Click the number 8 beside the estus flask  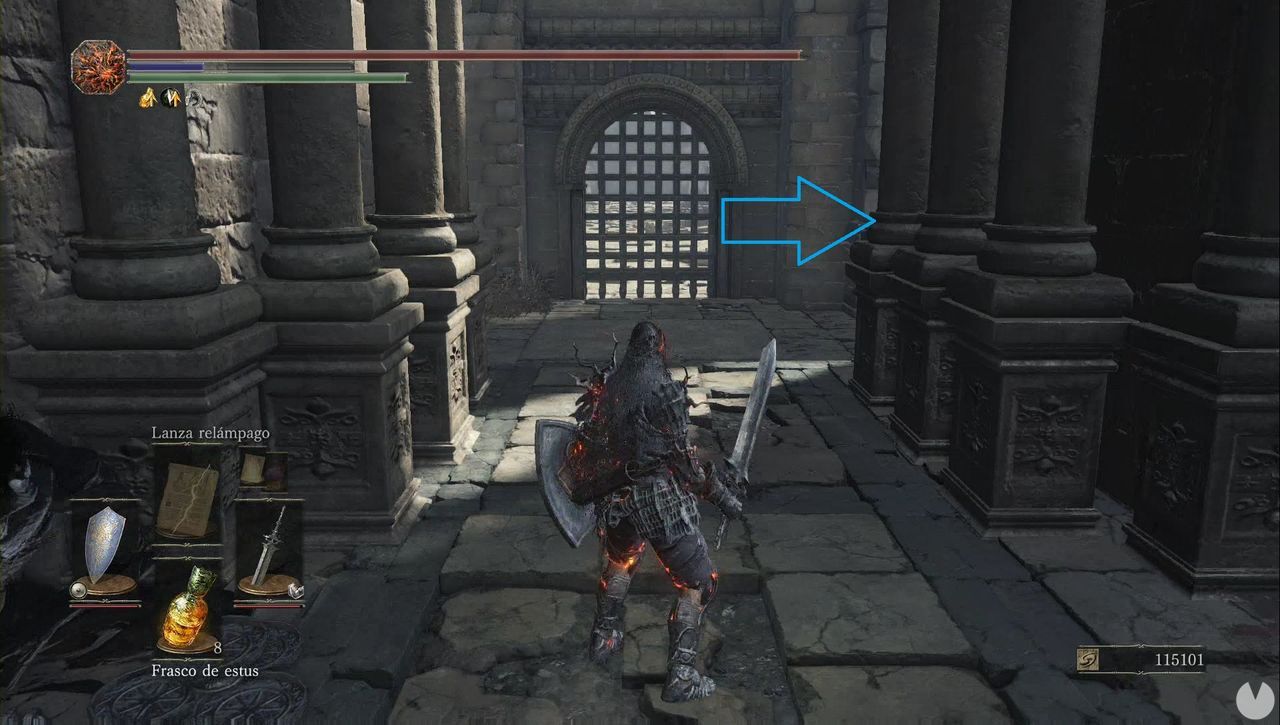(216, 649)
